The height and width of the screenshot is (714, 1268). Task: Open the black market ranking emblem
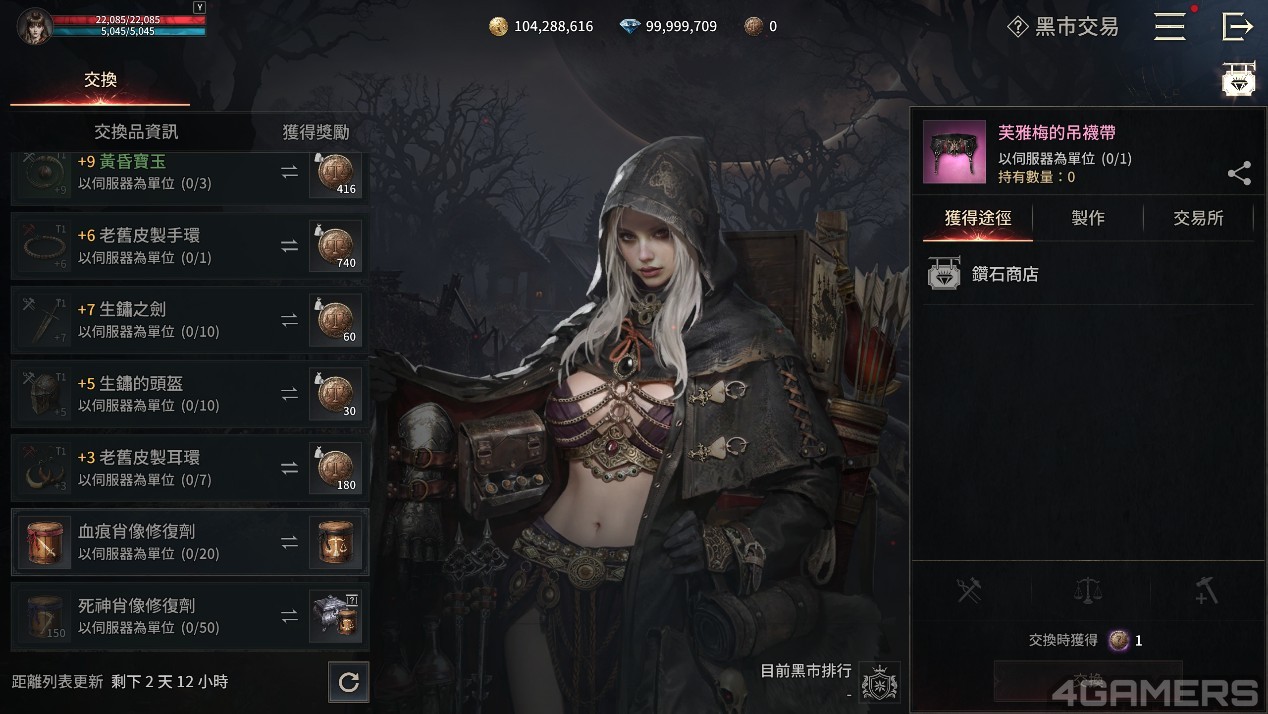(879, 682)
